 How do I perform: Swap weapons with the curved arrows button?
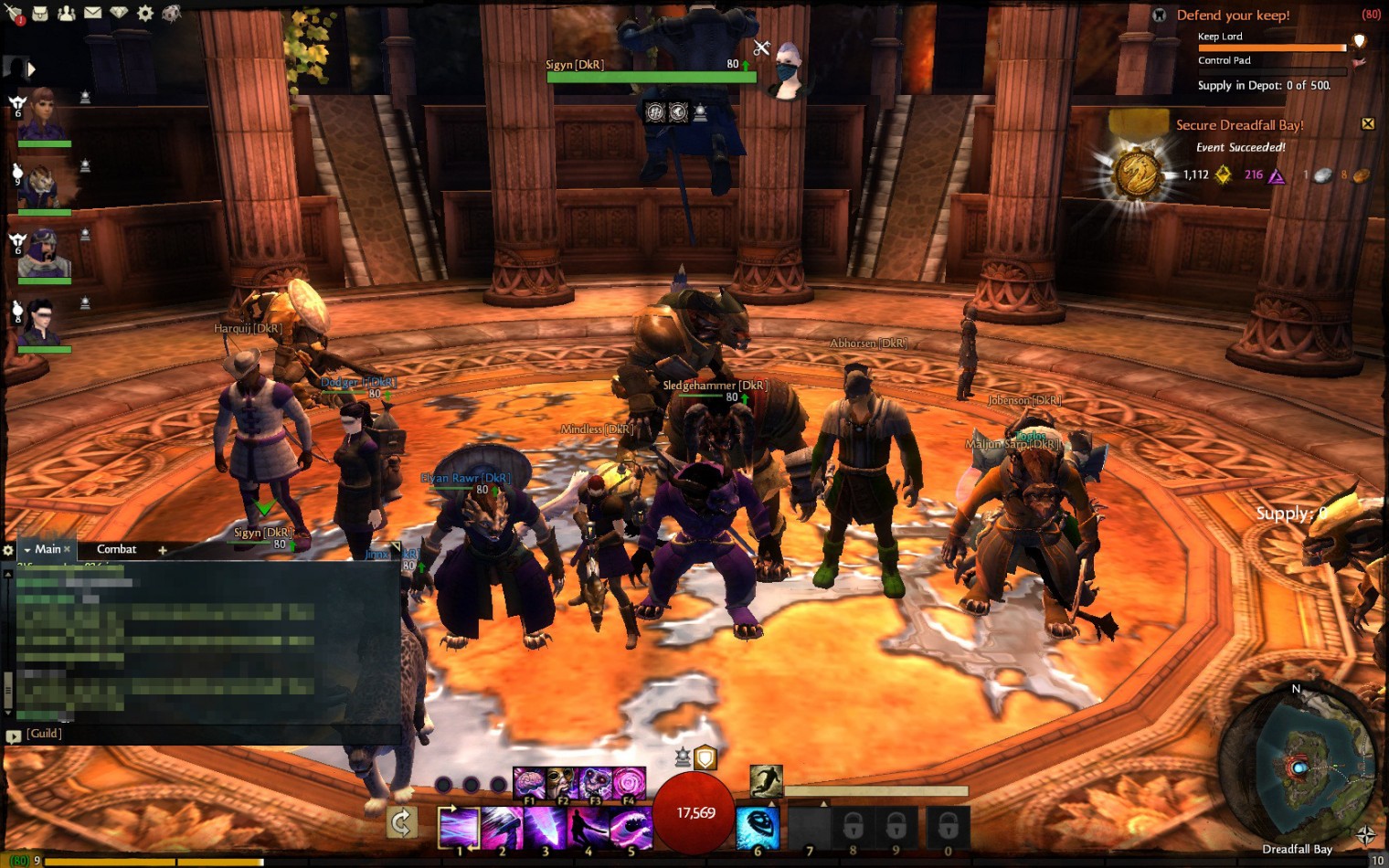[401, 823]
